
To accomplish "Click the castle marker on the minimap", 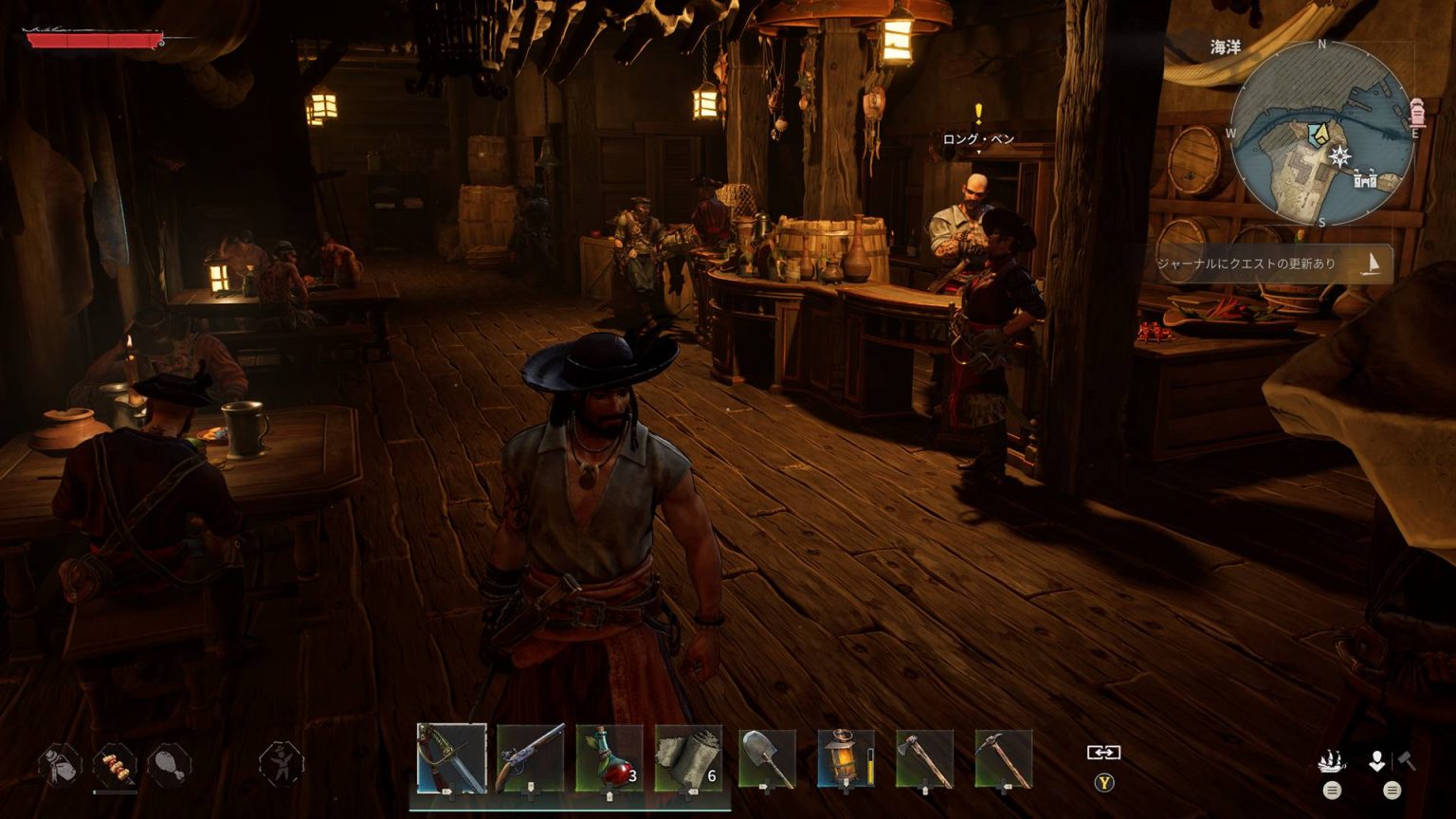I will click(x=1364, y=177).
